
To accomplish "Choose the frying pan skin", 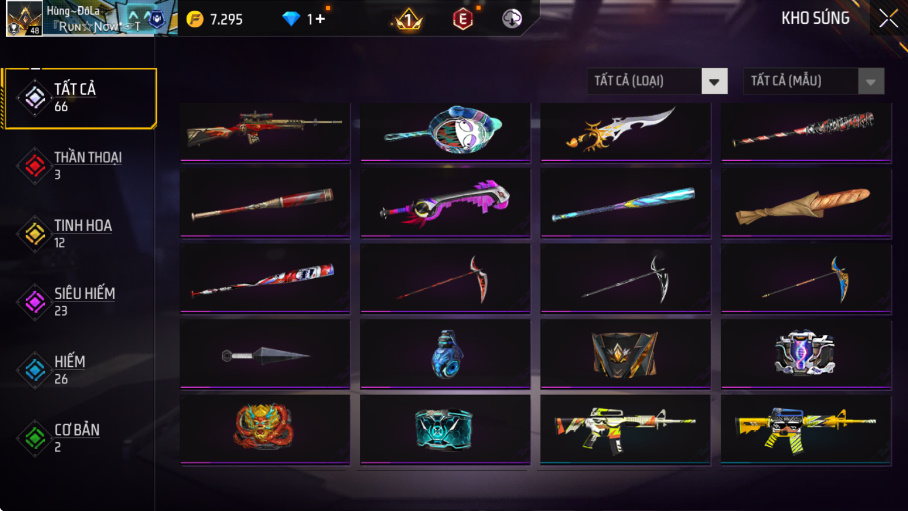I will [445, 130].
